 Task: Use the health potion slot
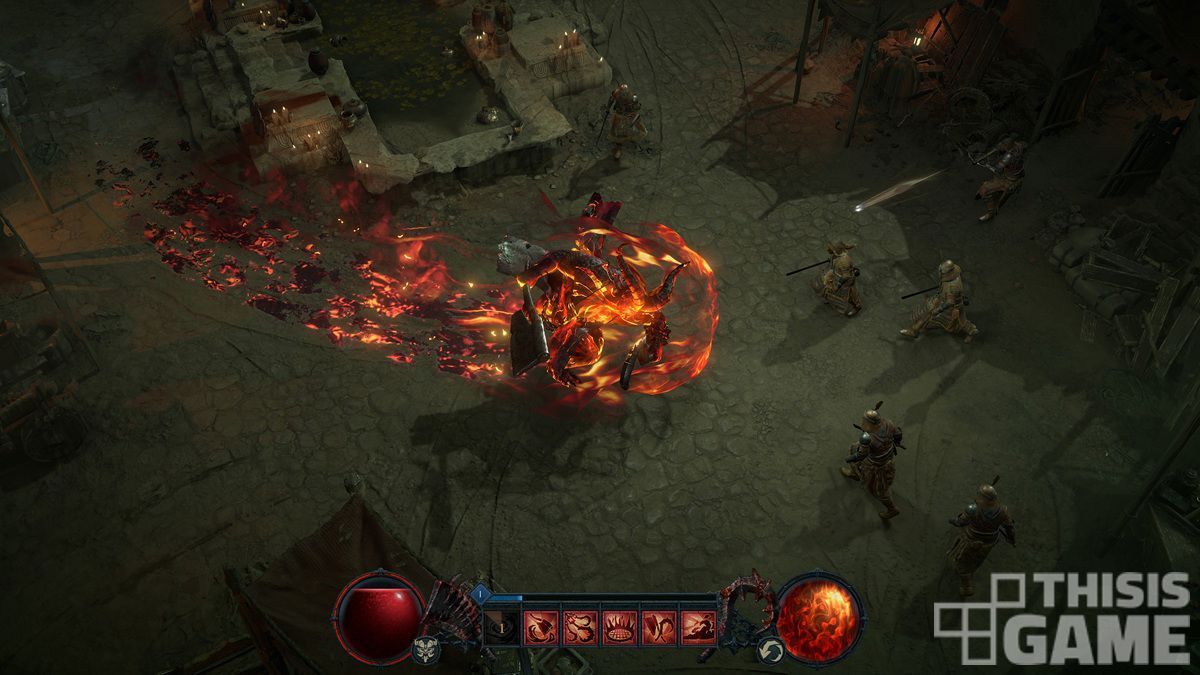(501, 627)
